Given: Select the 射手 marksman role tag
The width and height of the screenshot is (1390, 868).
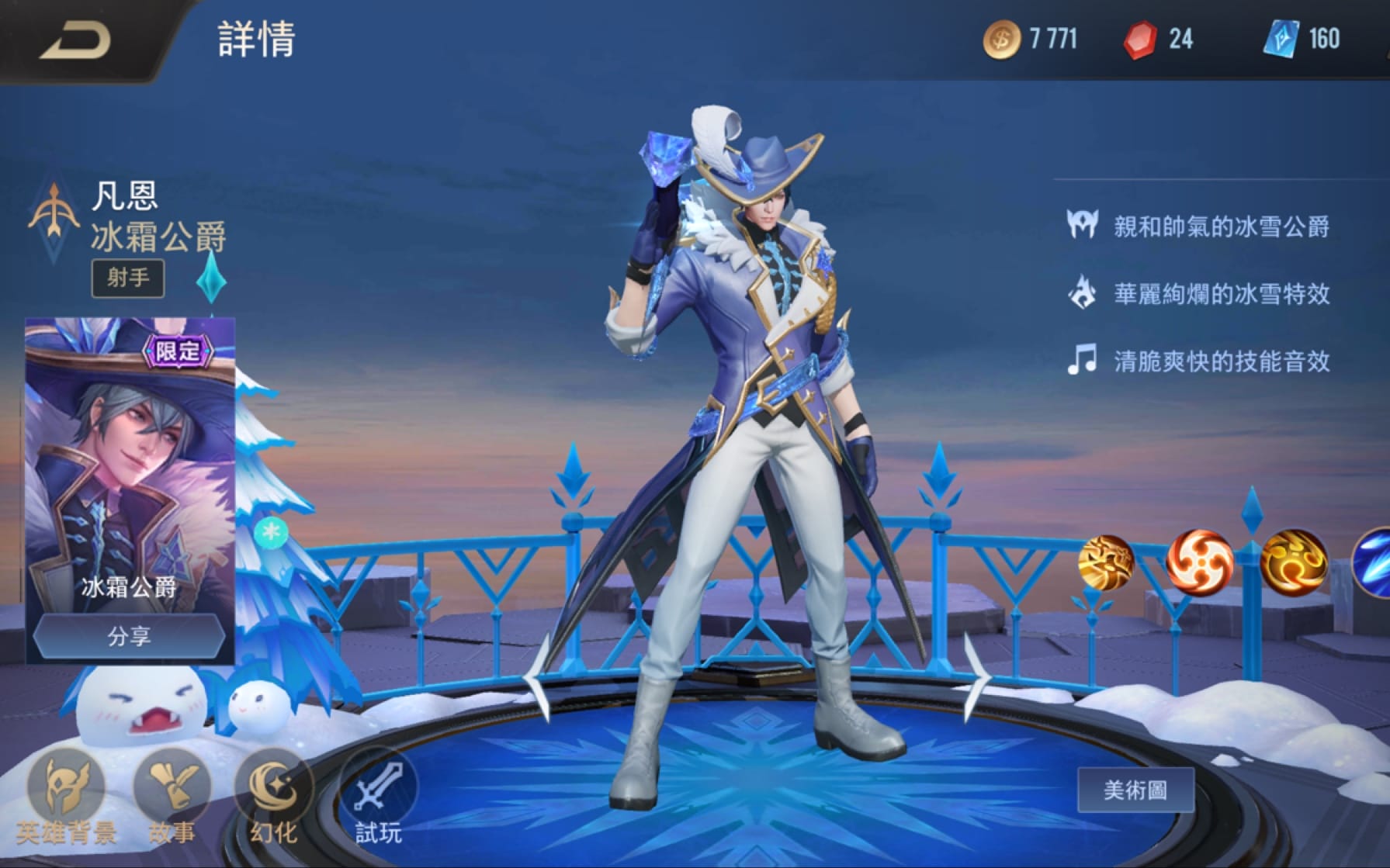Looking at the screenshot, I should coord(129,278).
